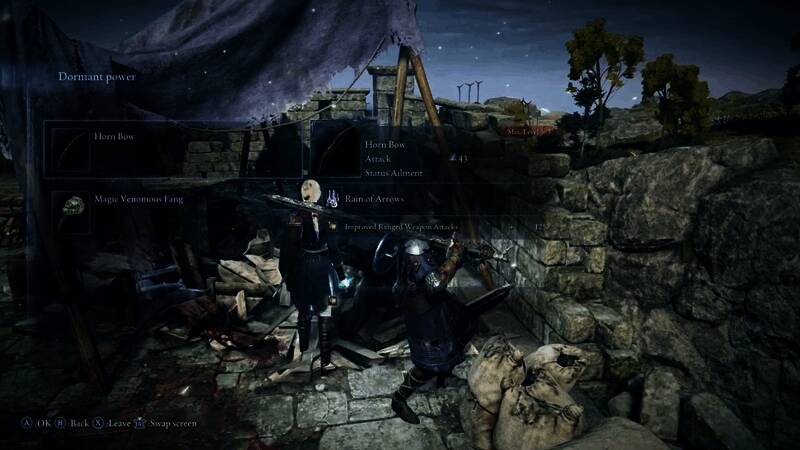Select the Horn Bow dormant power entry
The width and height of the screenshot is (800, 450).
pos(172,149)
